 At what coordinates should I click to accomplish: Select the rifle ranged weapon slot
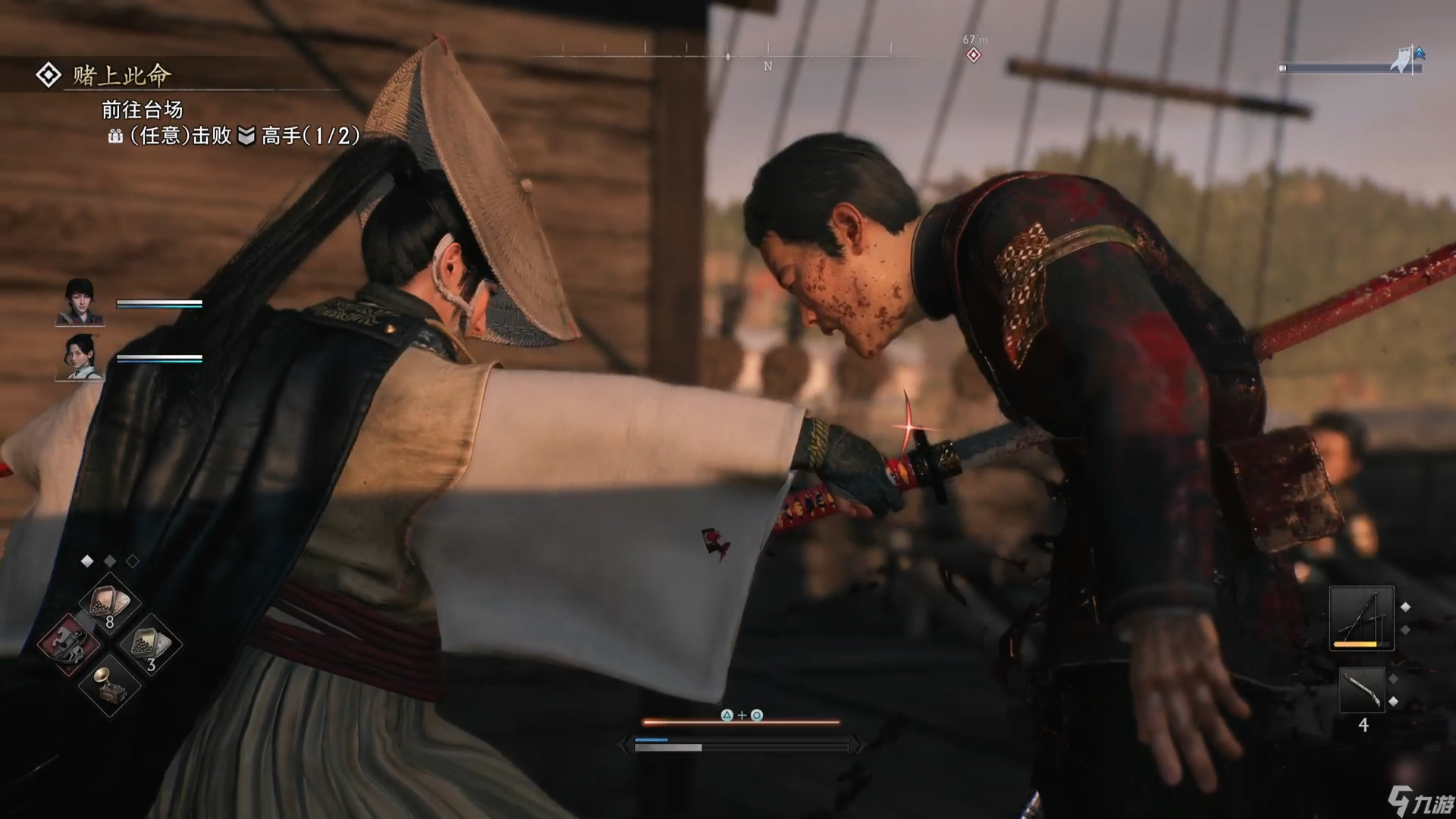[1361, 689]
